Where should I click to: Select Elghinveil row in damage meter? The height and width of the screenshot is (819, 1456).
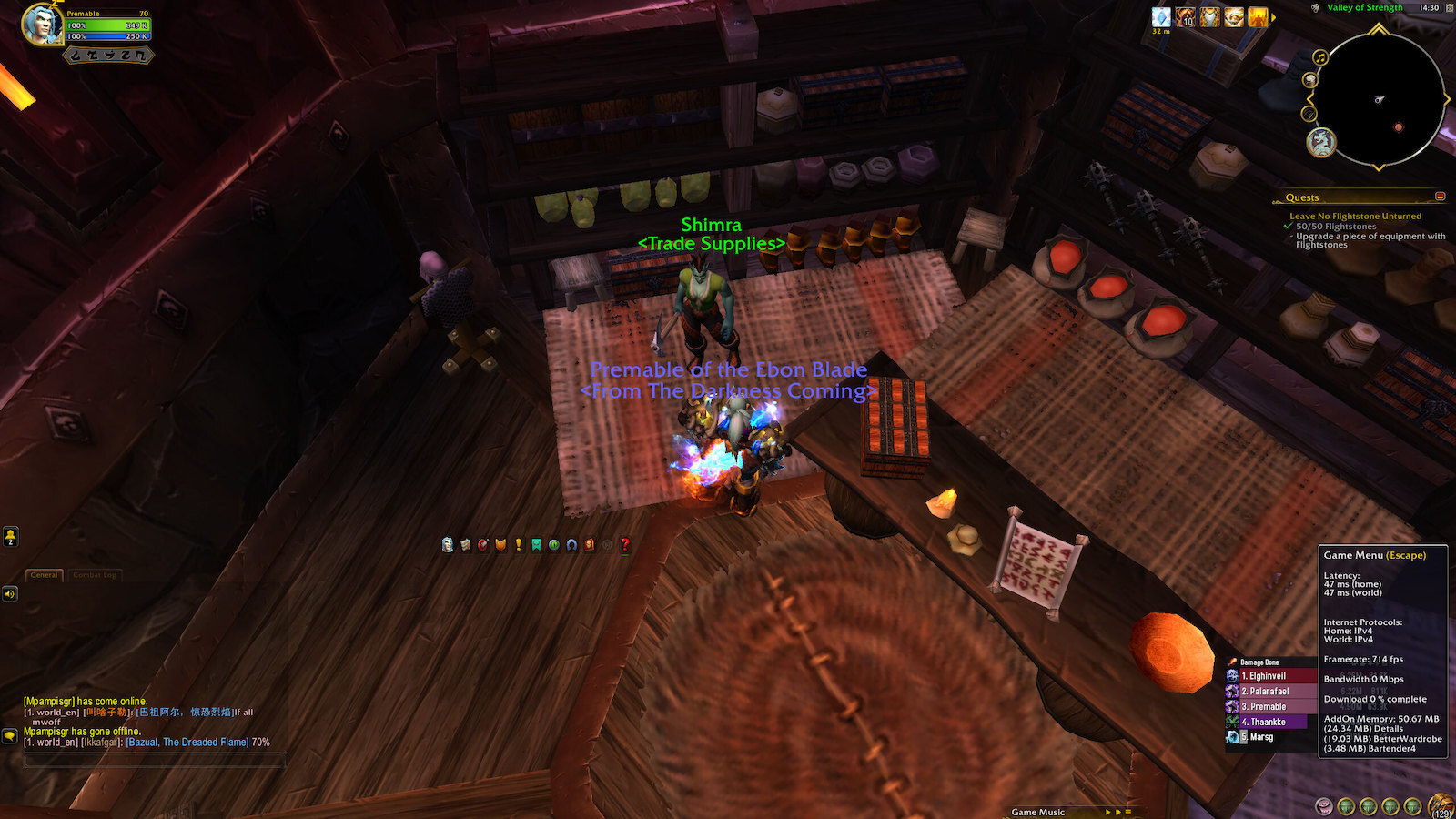point(1270,676)
